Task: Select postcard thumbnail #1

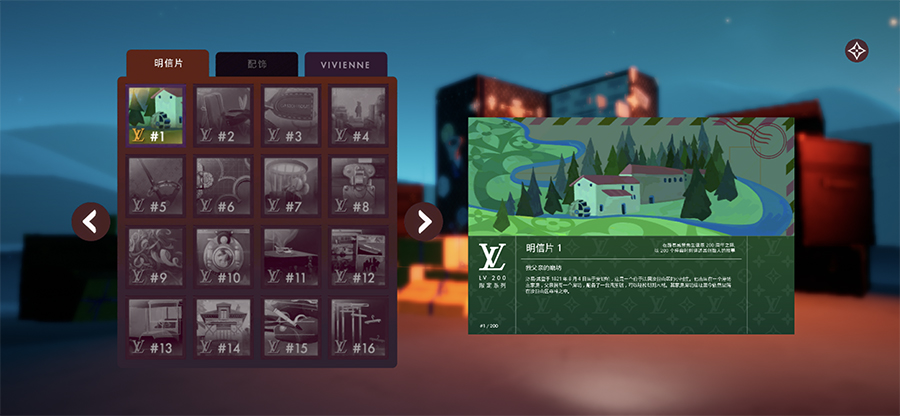Action: [x=155, y=115]
